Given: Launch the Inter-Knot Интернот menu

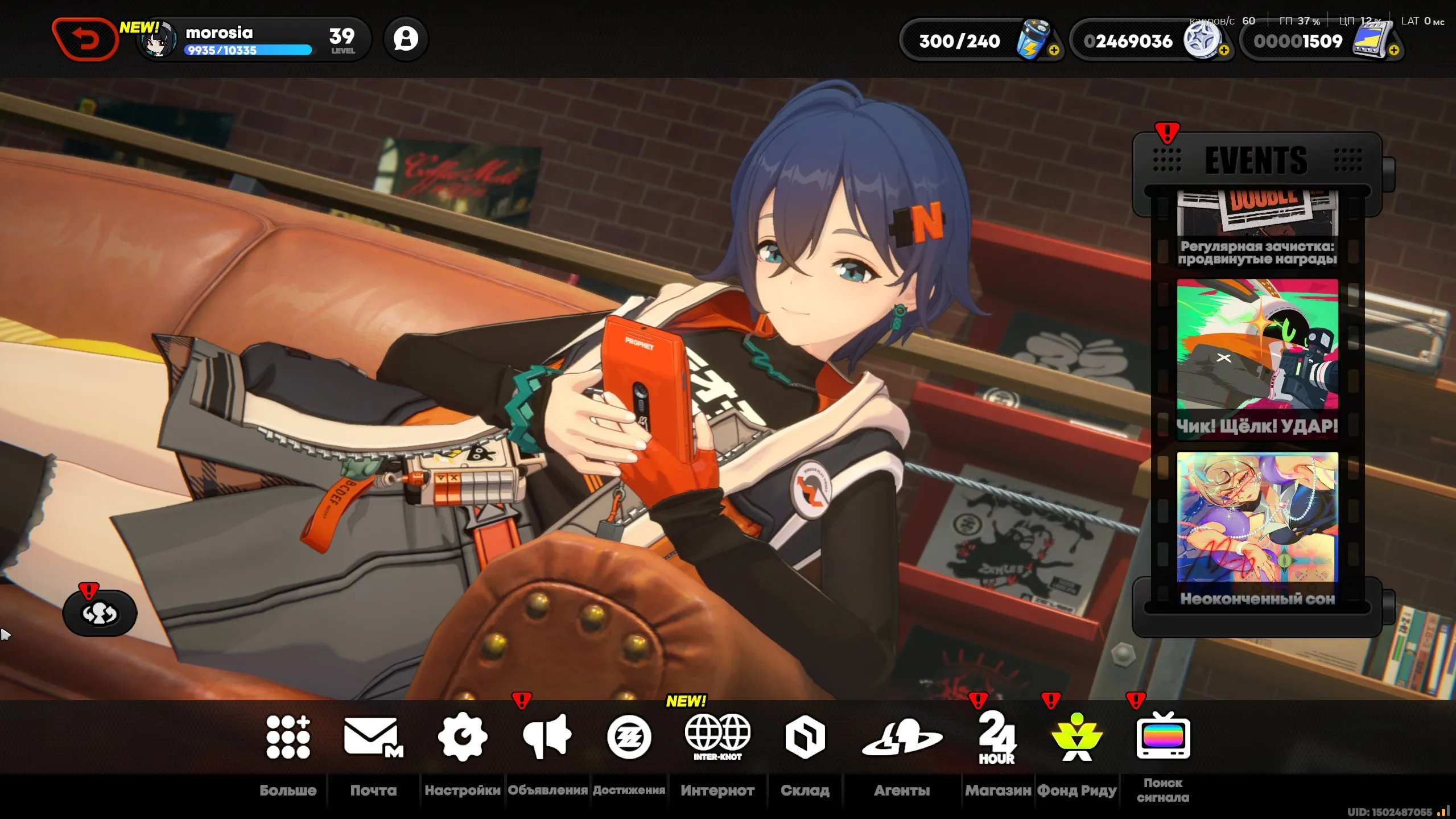Looking at the screenshot, I should (717, 738).
